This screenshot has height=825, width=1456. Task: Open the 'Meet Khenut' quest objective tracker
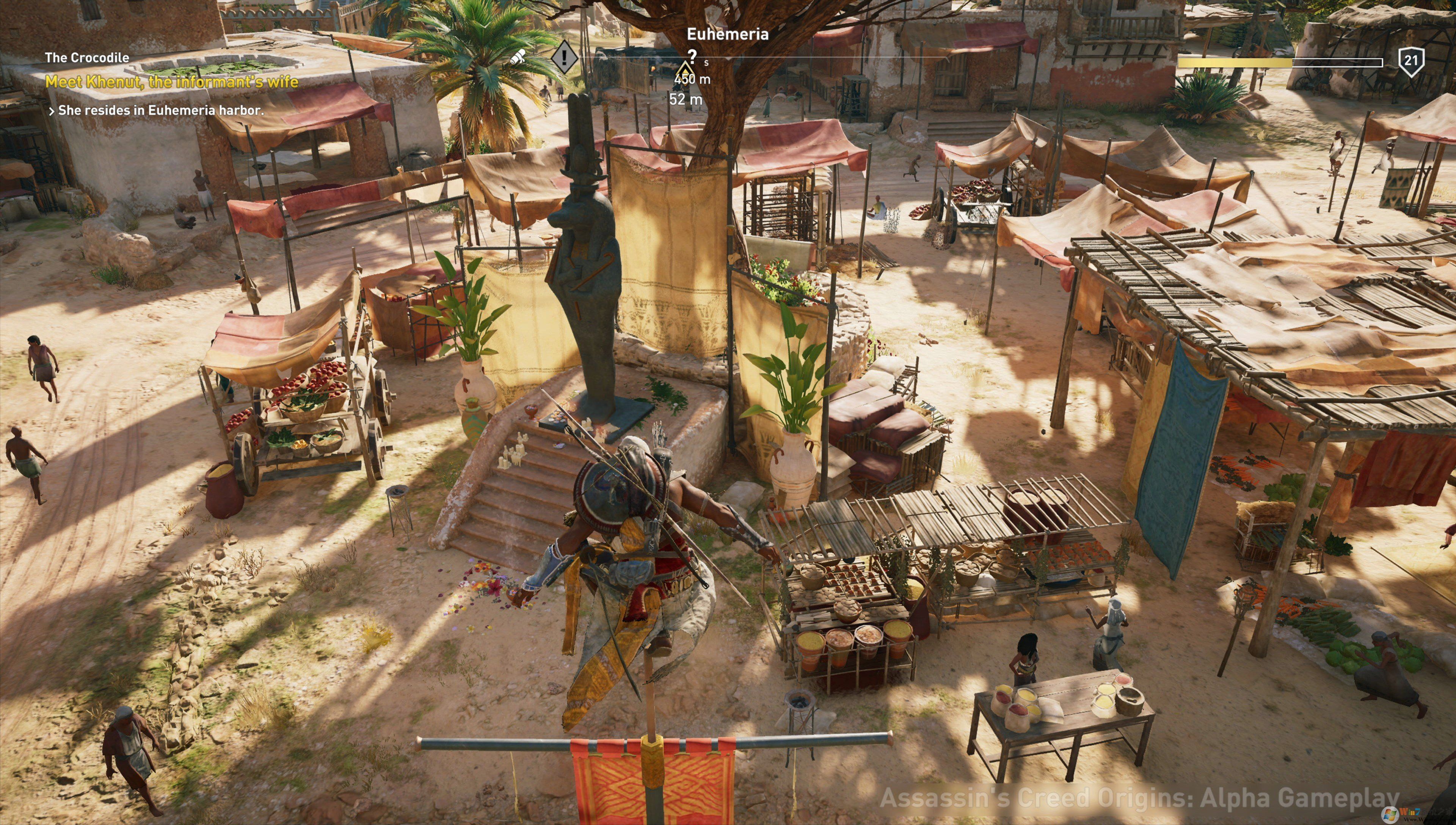click(x=172, y=82)
